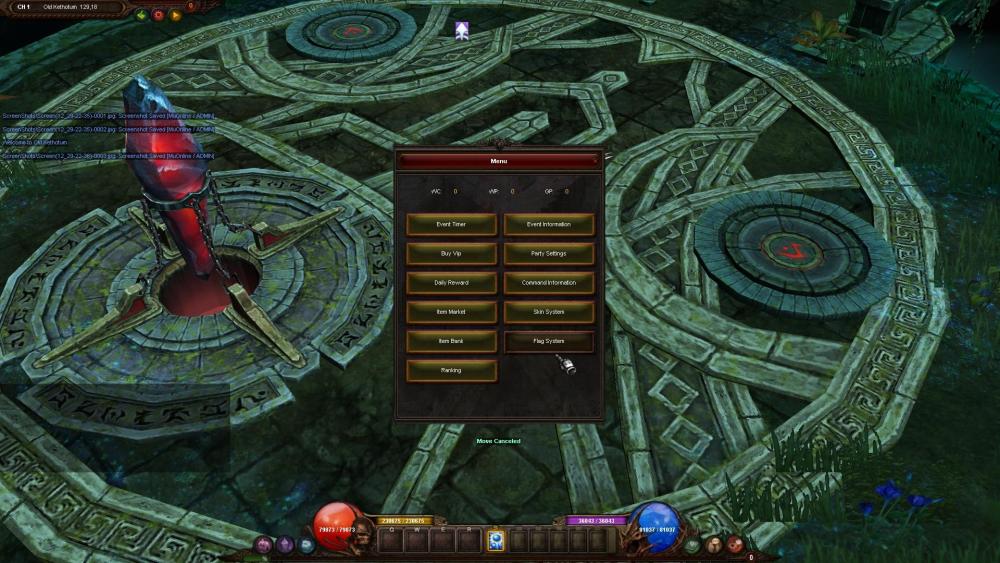
Task: Show Command Information
Action: pyautogui.click(x=548, y=283)
